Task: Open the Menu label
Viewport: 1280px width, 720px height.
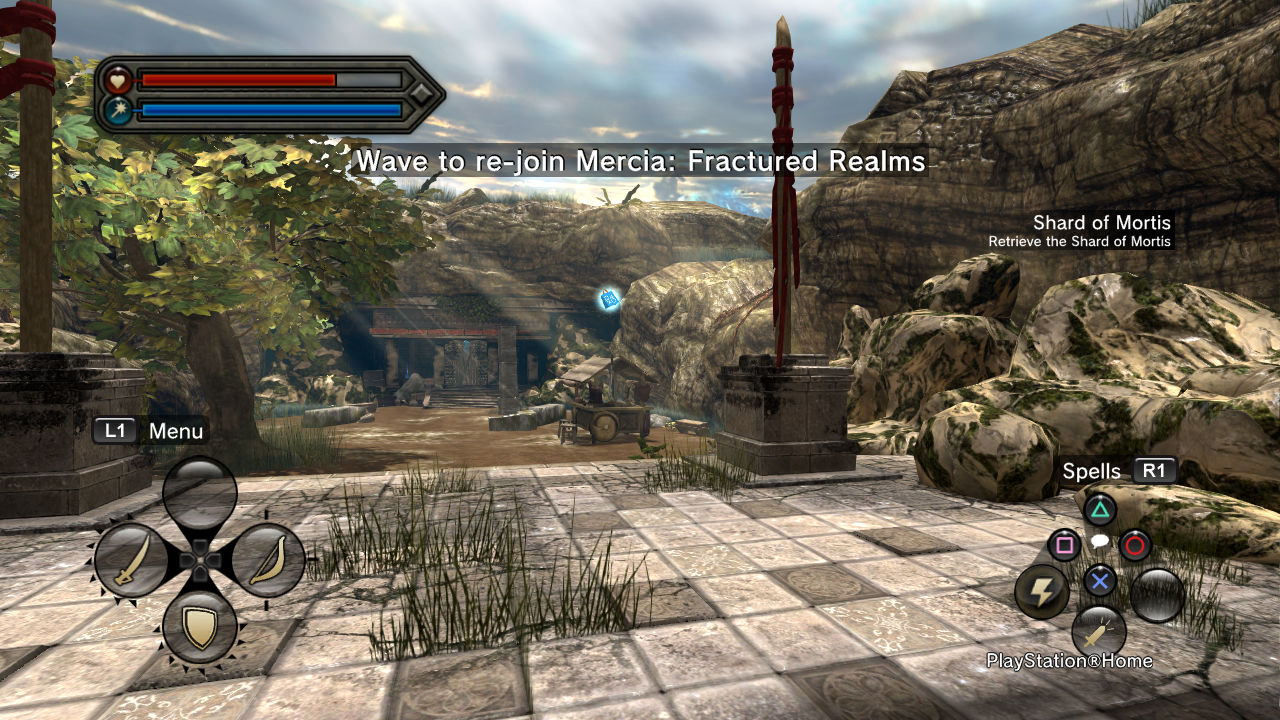Action: 176,431
